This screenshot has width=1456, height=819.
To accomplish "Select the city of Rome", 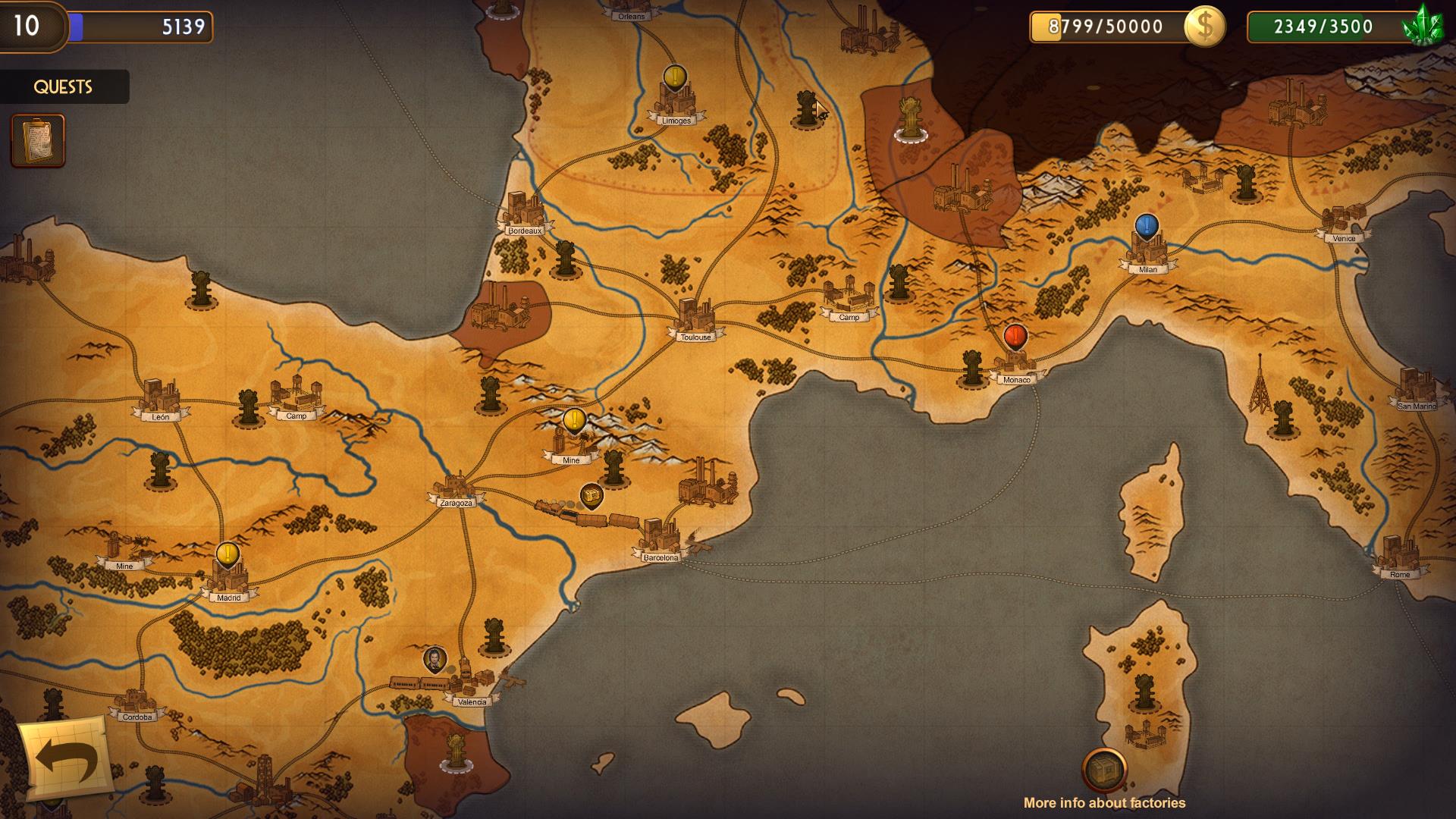I will click(x=1399, y=557).
